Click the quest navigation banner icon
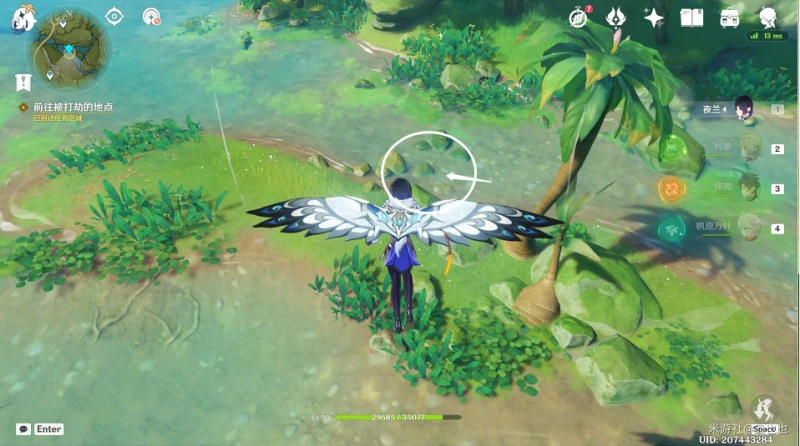 coord(21,82)
